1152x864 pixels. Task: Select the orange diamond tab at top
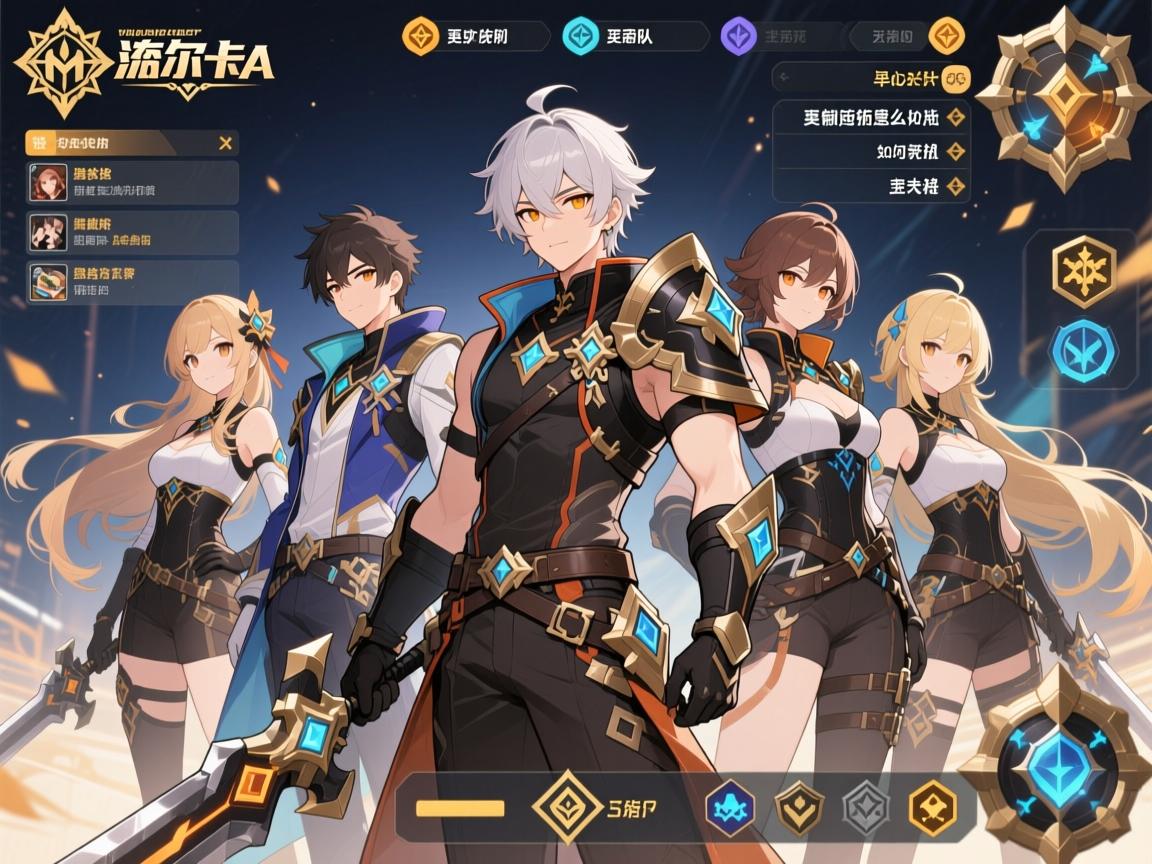click(x=420, y=37)
